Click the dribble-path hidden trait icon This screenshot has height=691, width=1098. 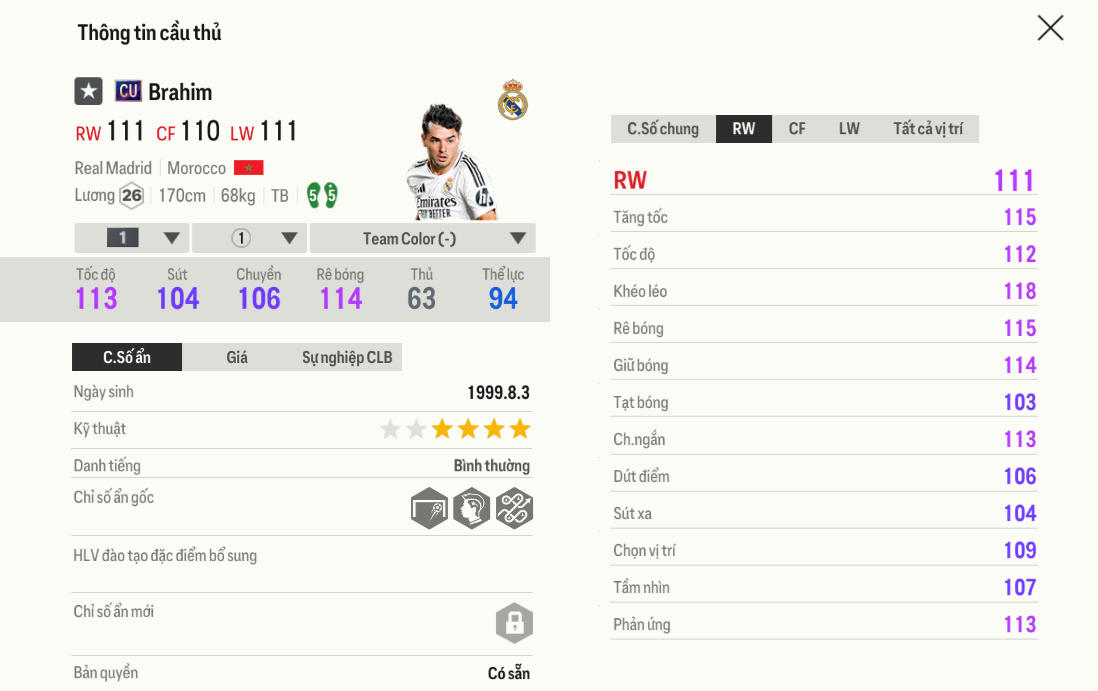pyautogui.click(x=514, y=508)
